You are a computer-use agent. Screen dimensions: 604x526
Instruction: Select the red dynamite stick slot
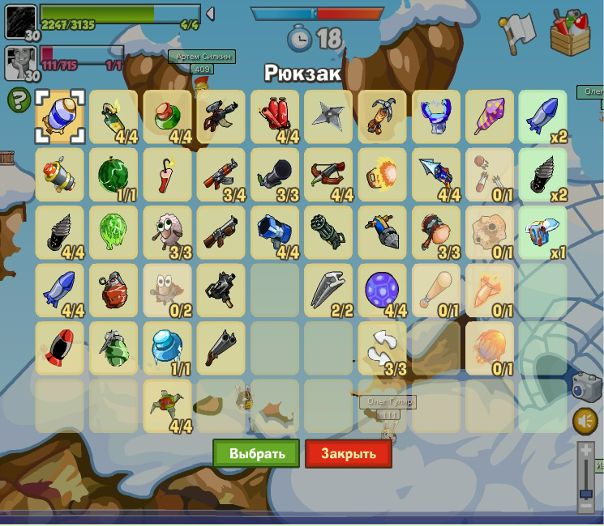[167, 174]
